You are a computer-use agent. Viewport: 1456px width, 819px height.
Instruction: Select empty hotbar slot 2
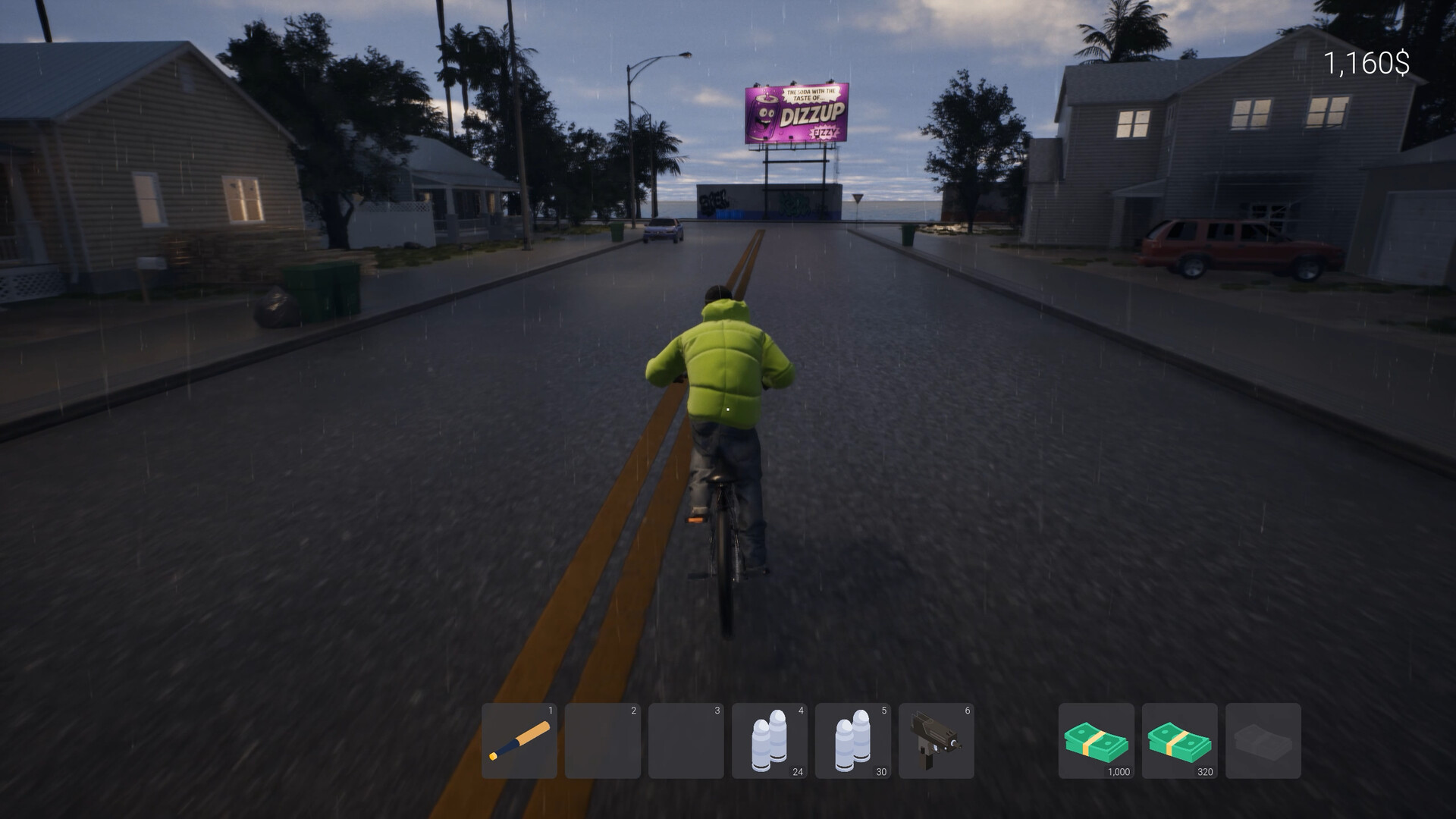coord(602,740)
